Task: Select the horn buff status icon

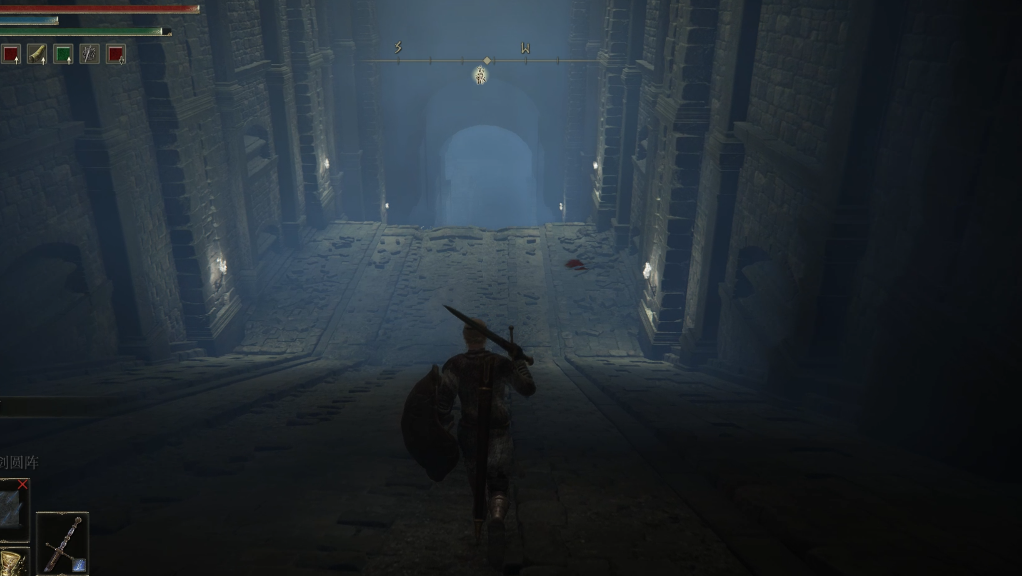Action: [37, 54]
